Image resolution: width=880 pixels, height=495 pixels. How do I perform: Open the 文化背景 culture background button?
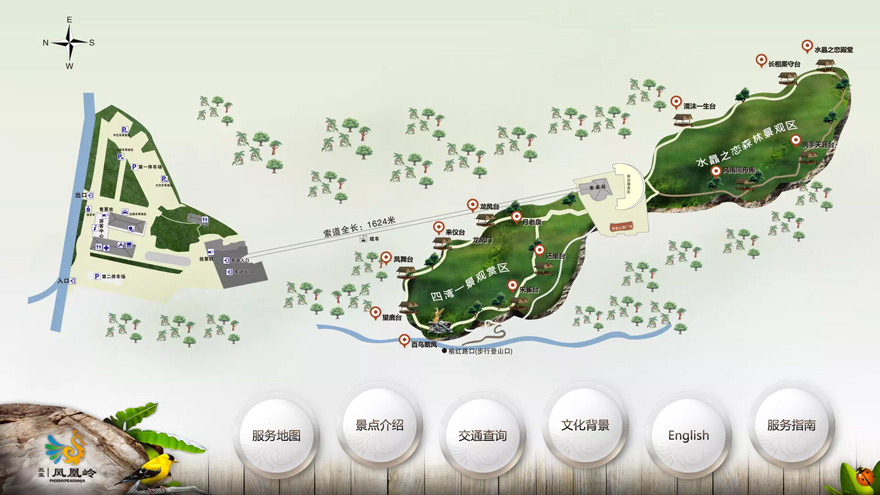coord(585,425)
